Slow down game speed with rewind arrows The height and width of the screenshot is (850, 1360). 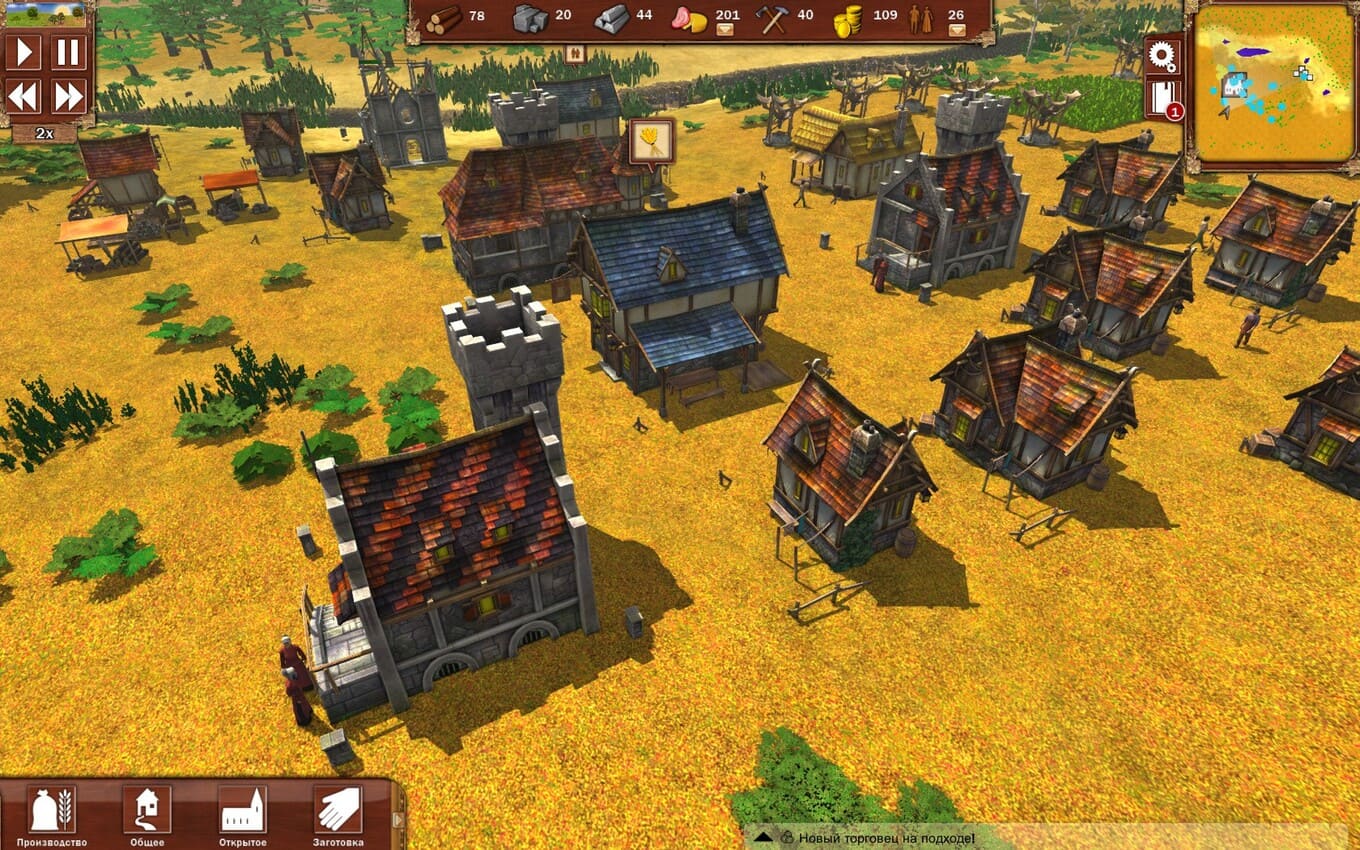(x=23, y=96)
